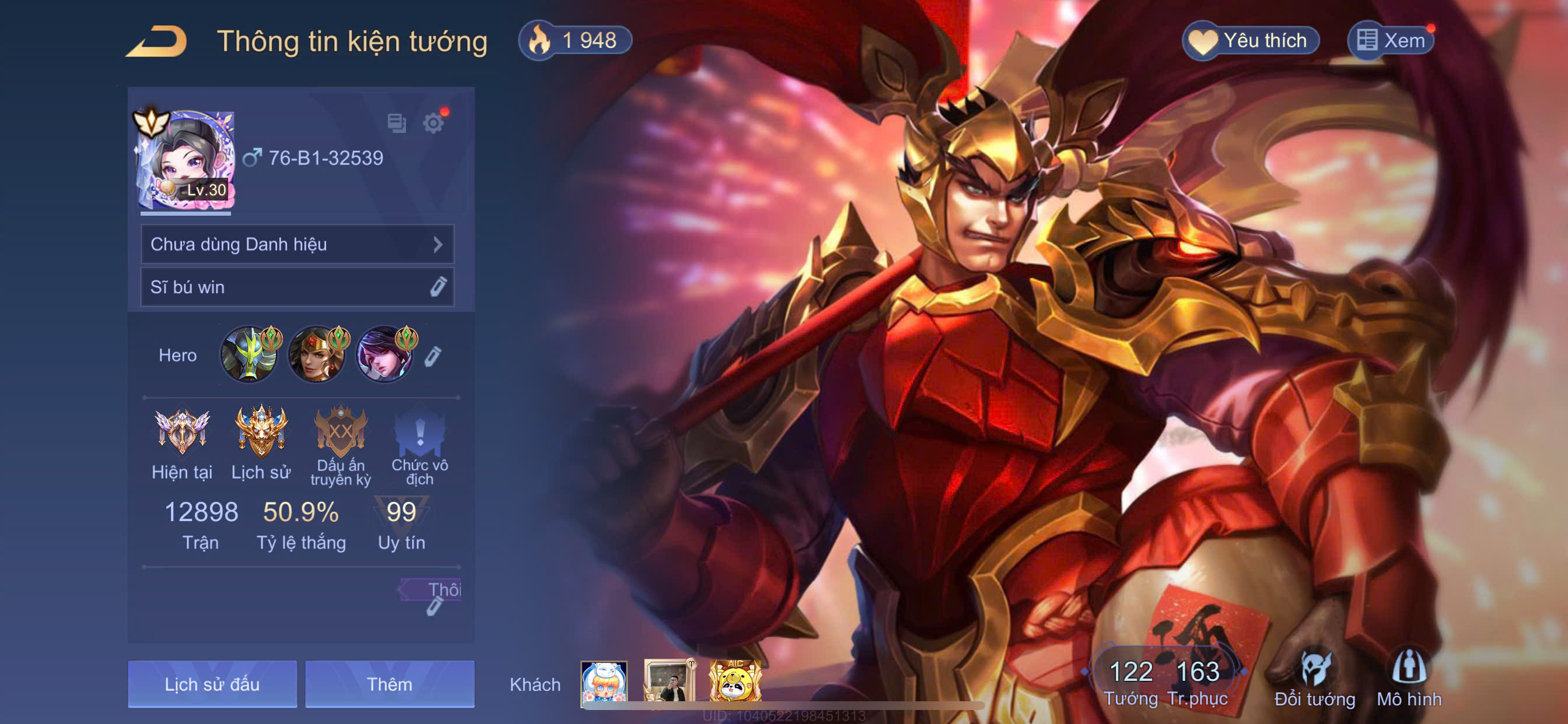
Task: Edit the Sĩ bú win signature
Action: (437, 287)
